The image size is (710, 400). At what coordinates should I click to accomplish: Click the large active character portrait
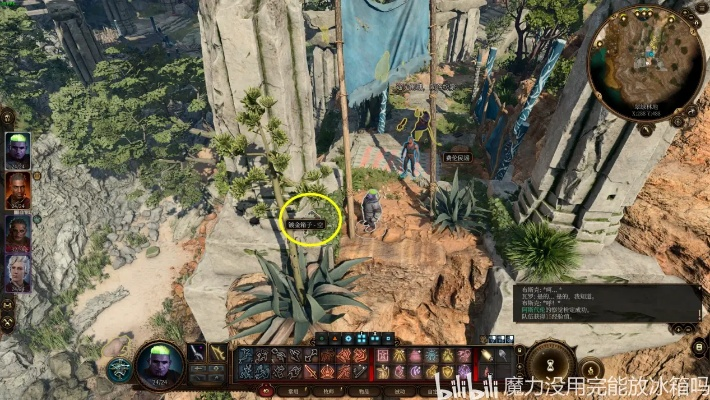(159, 364)
